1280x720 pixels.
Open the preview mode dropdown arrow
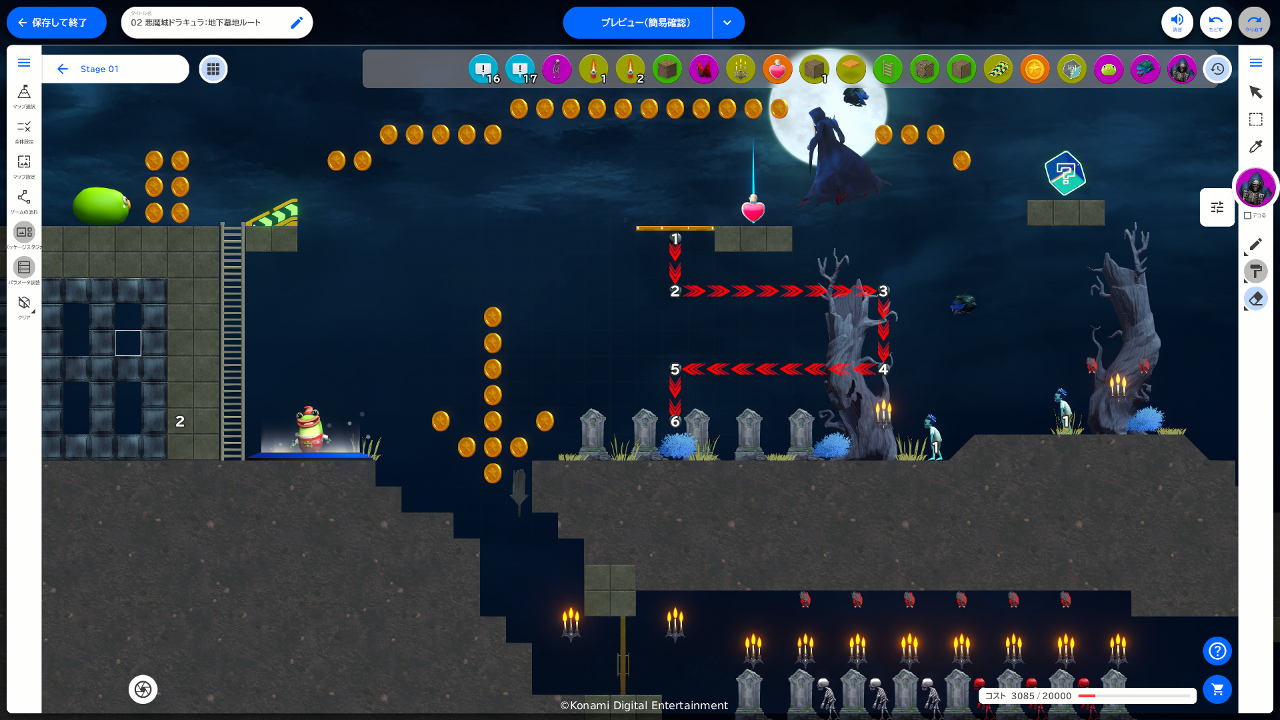click(727, 22)
